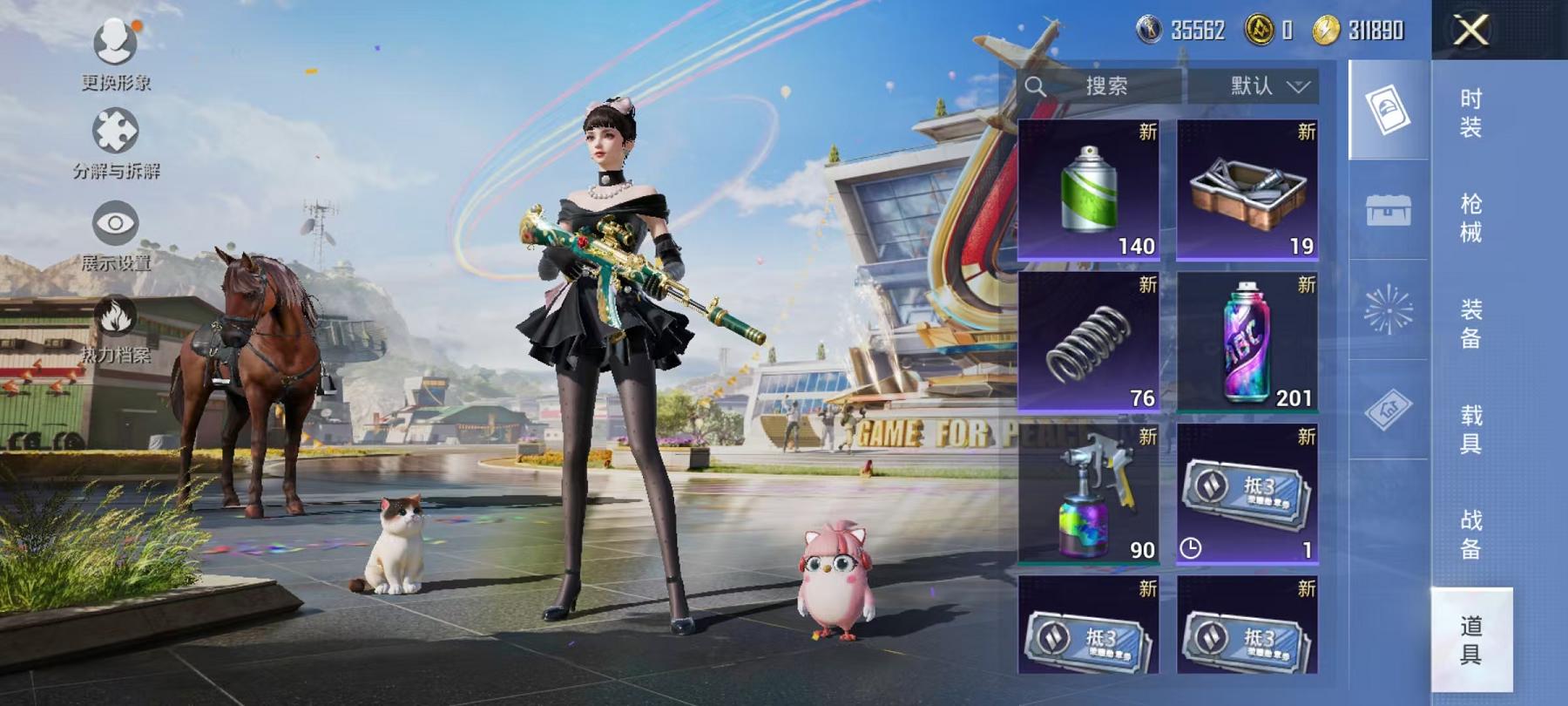The image size is (1568, 706).
Task: Open the 默认 sort dropdown
Action: tap(1268, 85)
